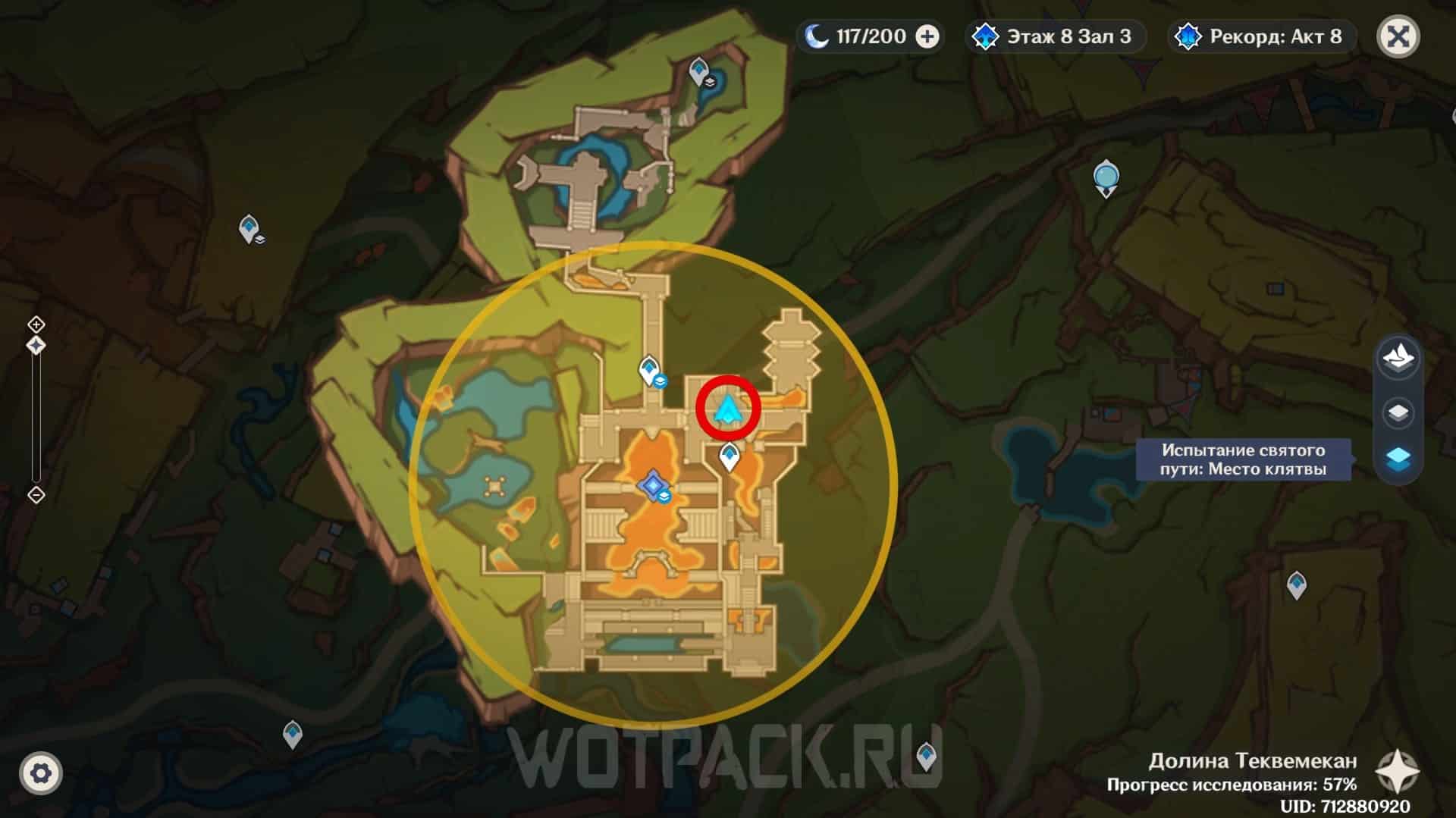The width and height of the screenshot is (1456, 818).
Task: Select the highlighted blue layer button
Action: 1398,459
